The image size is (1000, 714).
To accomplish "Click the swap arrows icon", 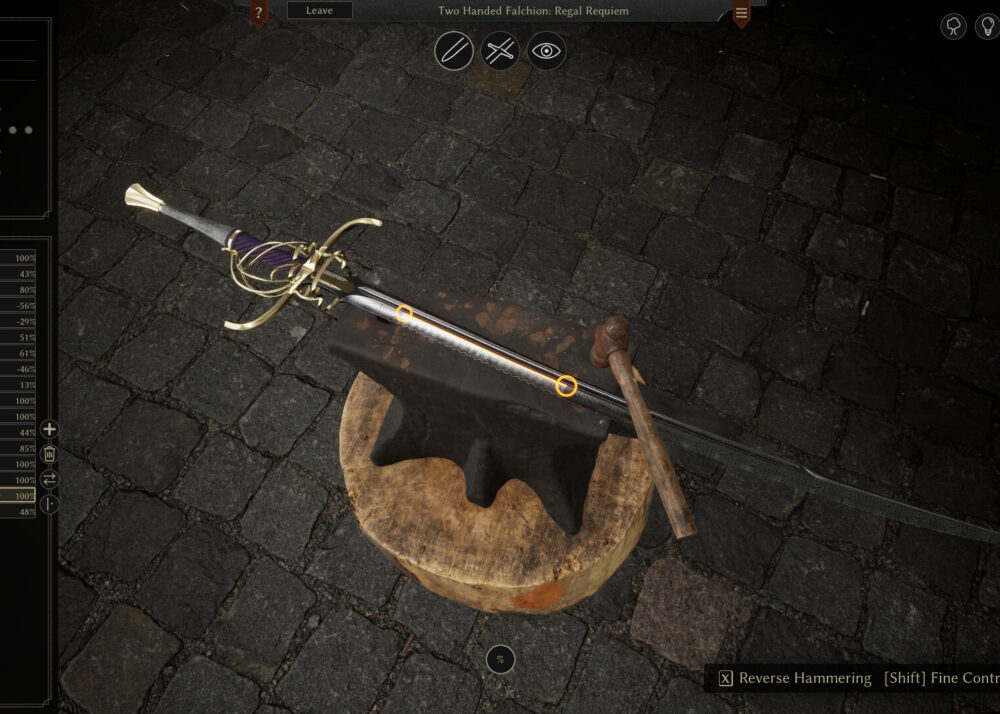I will pos(49,479).
